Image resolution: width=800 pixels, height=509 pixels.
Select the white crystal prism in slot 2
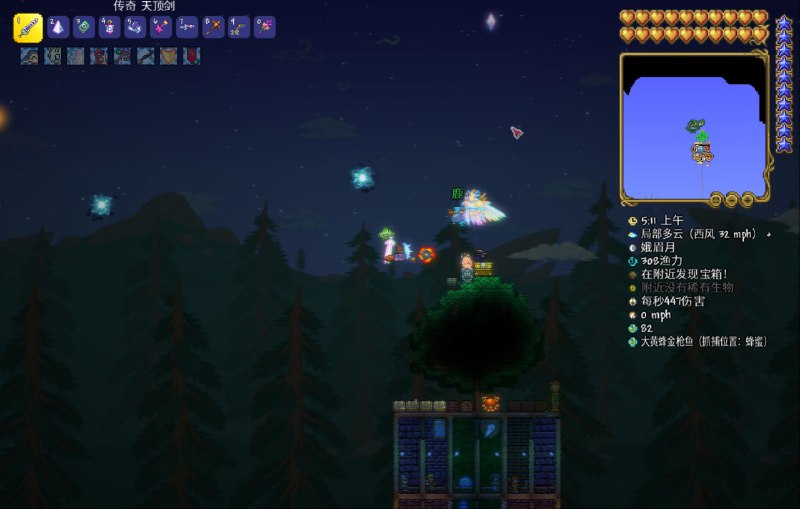(58, 27)
